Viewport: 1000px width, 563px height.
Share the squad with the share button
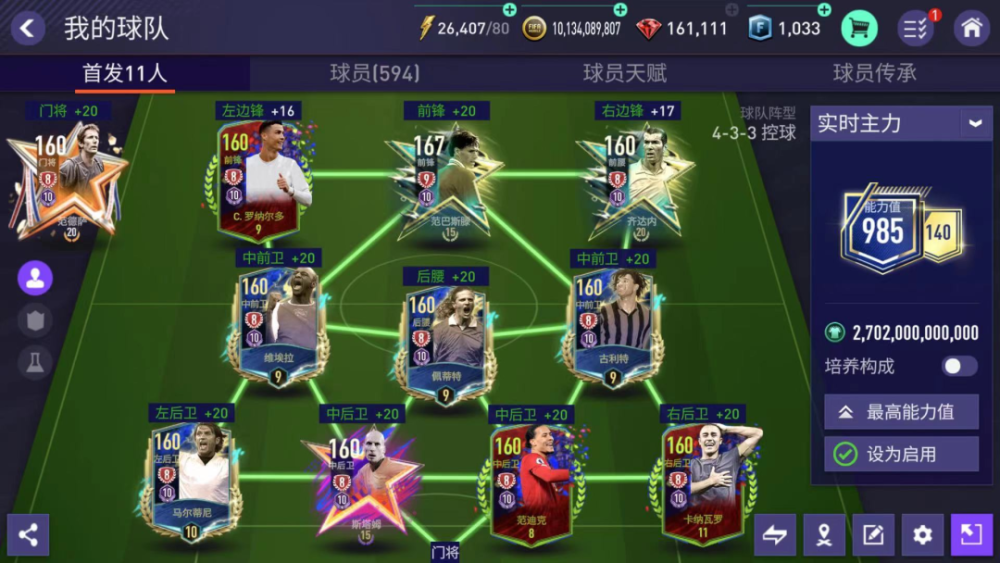[x=28, y=535]
